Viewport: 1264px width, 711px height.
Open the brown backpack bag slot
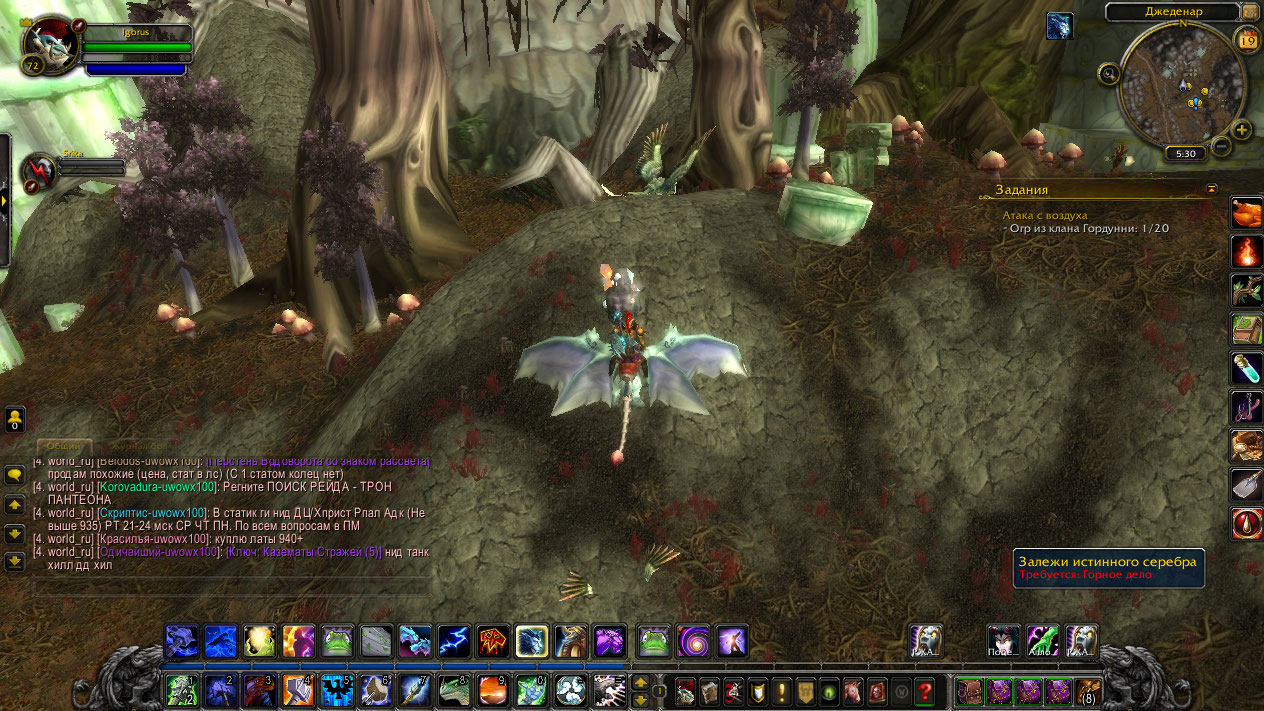(x=1088, y=690)
